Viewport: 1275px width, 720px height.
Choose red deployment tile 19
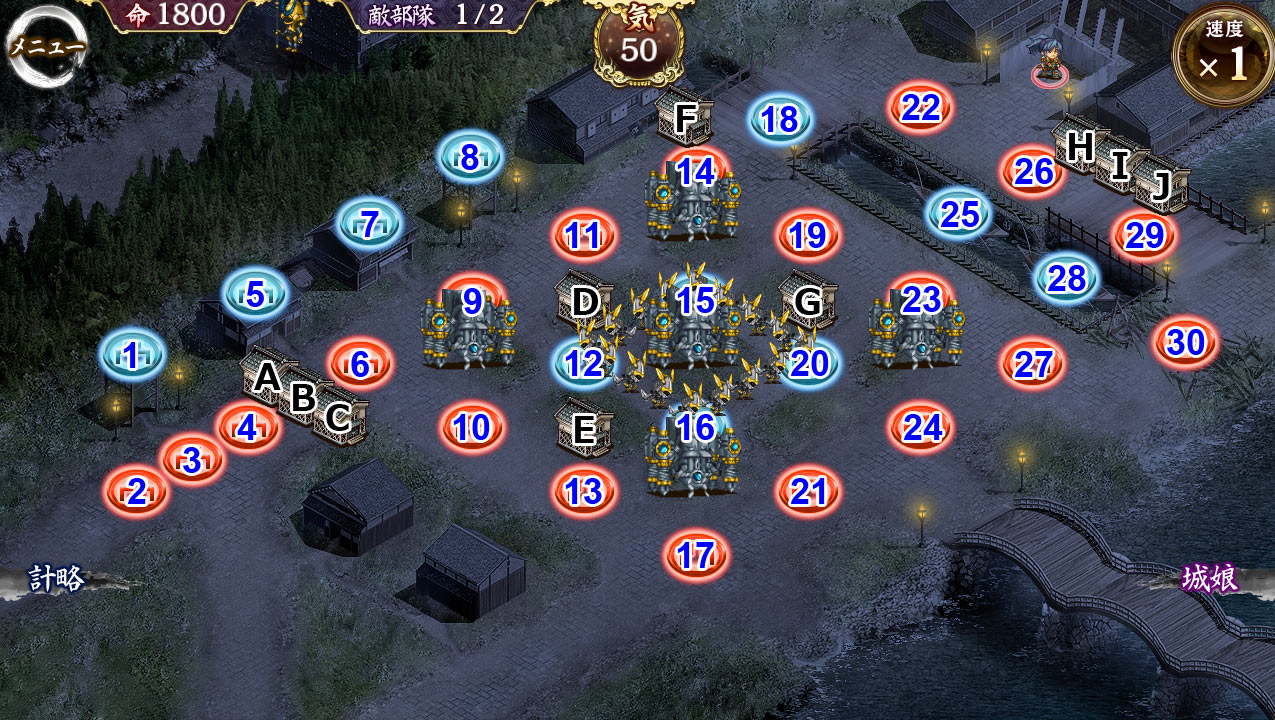click(x=808, y=236)
